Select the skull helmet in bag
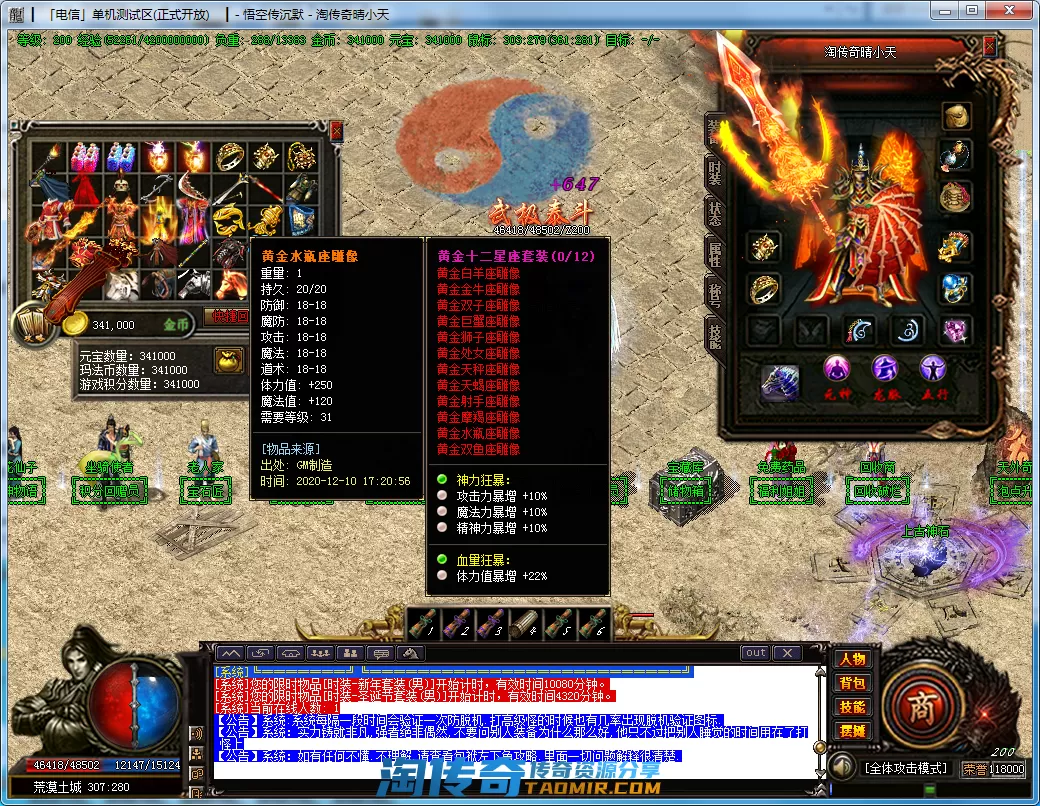This screenshot has height=806, width=1040. tap(121, 186)
